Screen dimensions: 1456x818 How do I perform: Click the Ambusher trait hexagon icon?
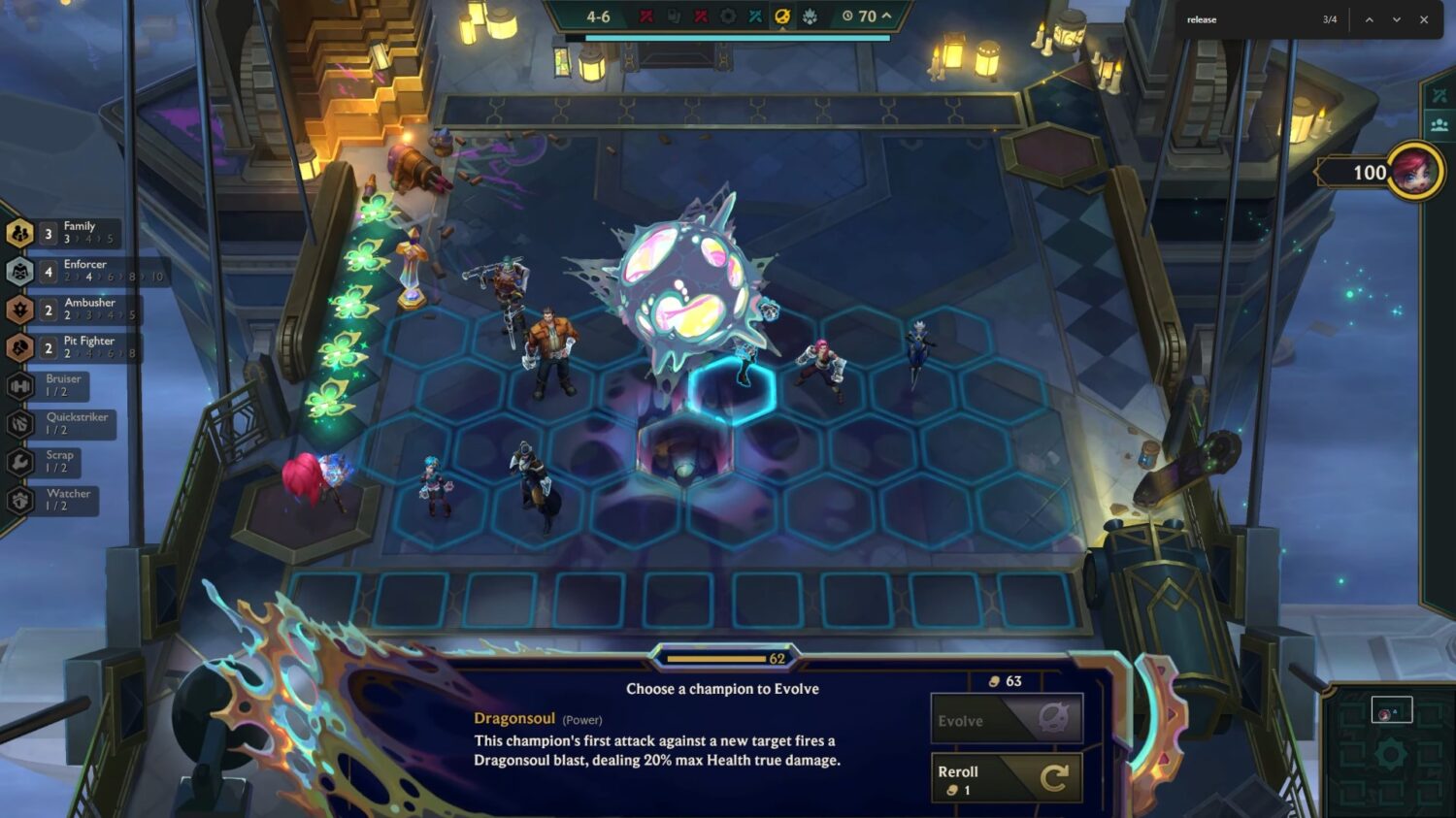point(21,310)
